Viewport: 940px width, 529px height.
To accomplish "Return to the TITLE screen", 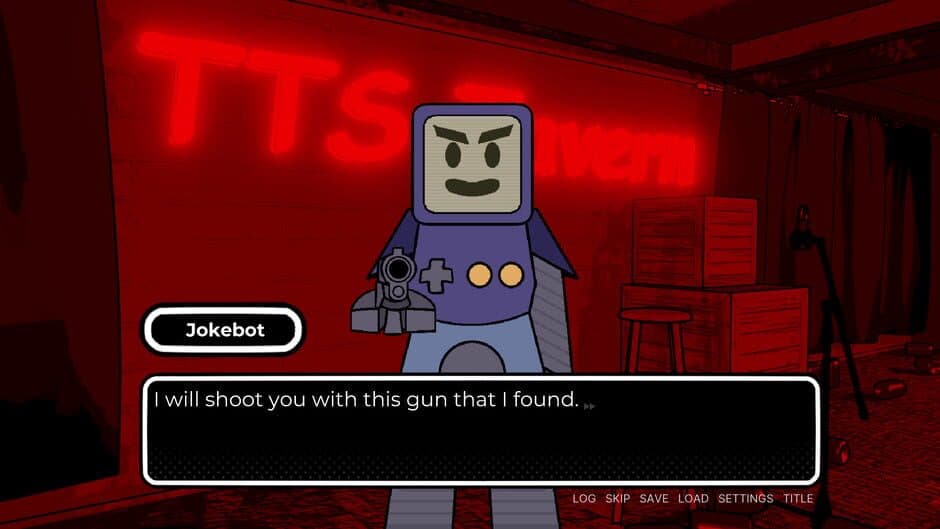I will point(798,498).
